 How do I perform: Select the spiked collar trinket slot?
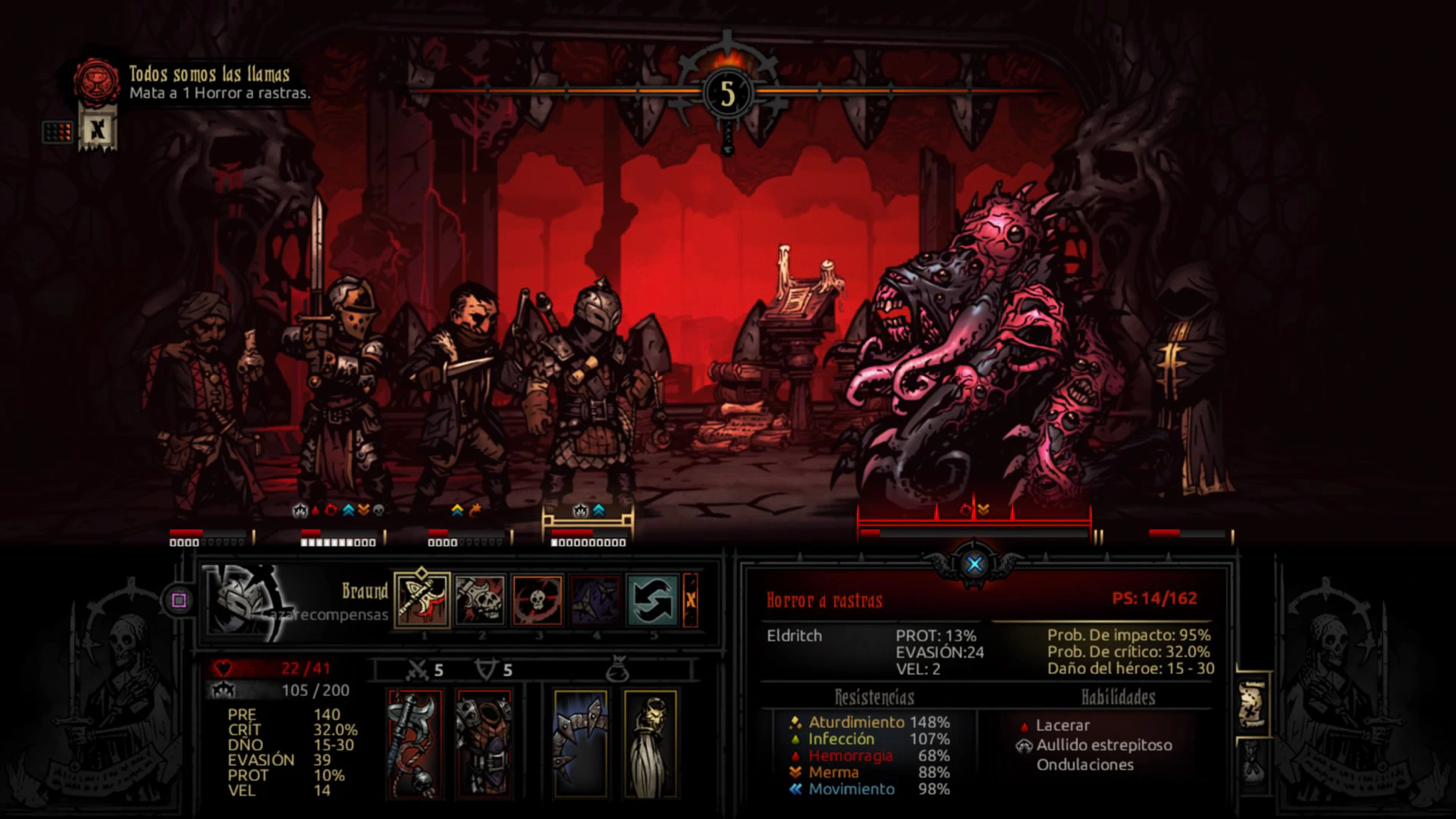click(x=580, y=743)
